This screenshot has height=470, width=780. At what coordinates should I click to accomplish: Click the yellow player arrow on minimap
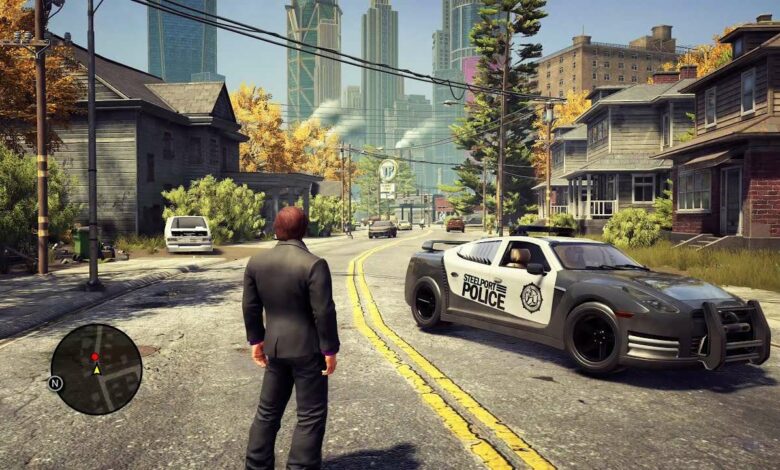coord(96,369)
